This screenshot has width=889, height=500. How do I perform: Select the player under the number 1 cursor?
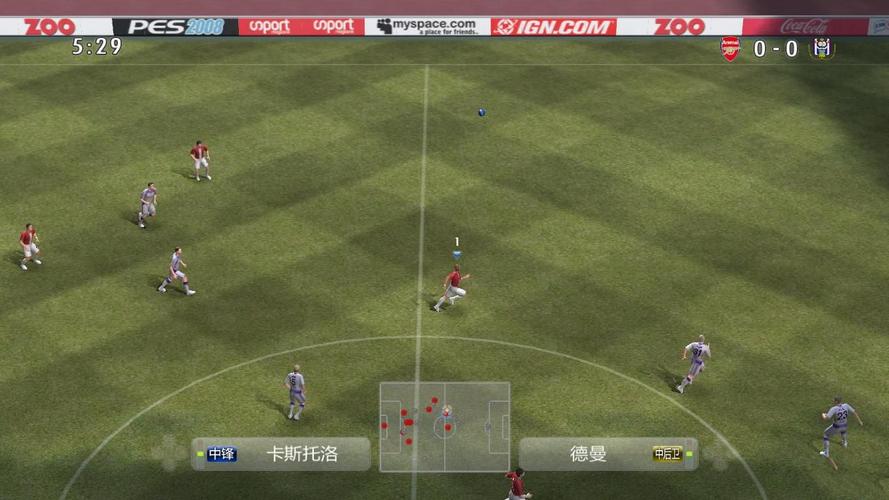coord(453,287)
